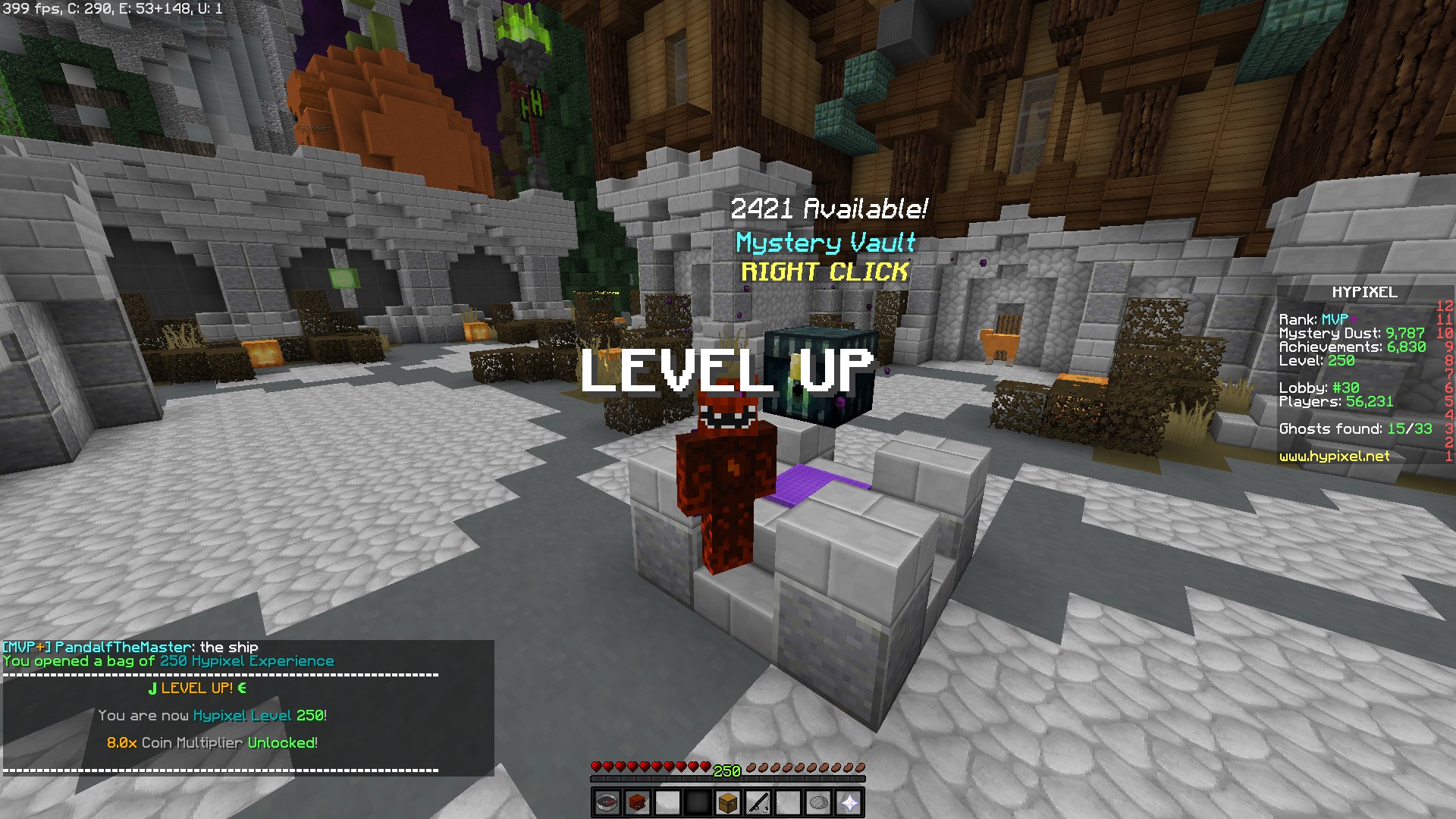Screen dimensions: 1456x819
Task: Click PandalfTheMaster's name in chat
Action: pyautogui.click(x=123, y=647)
